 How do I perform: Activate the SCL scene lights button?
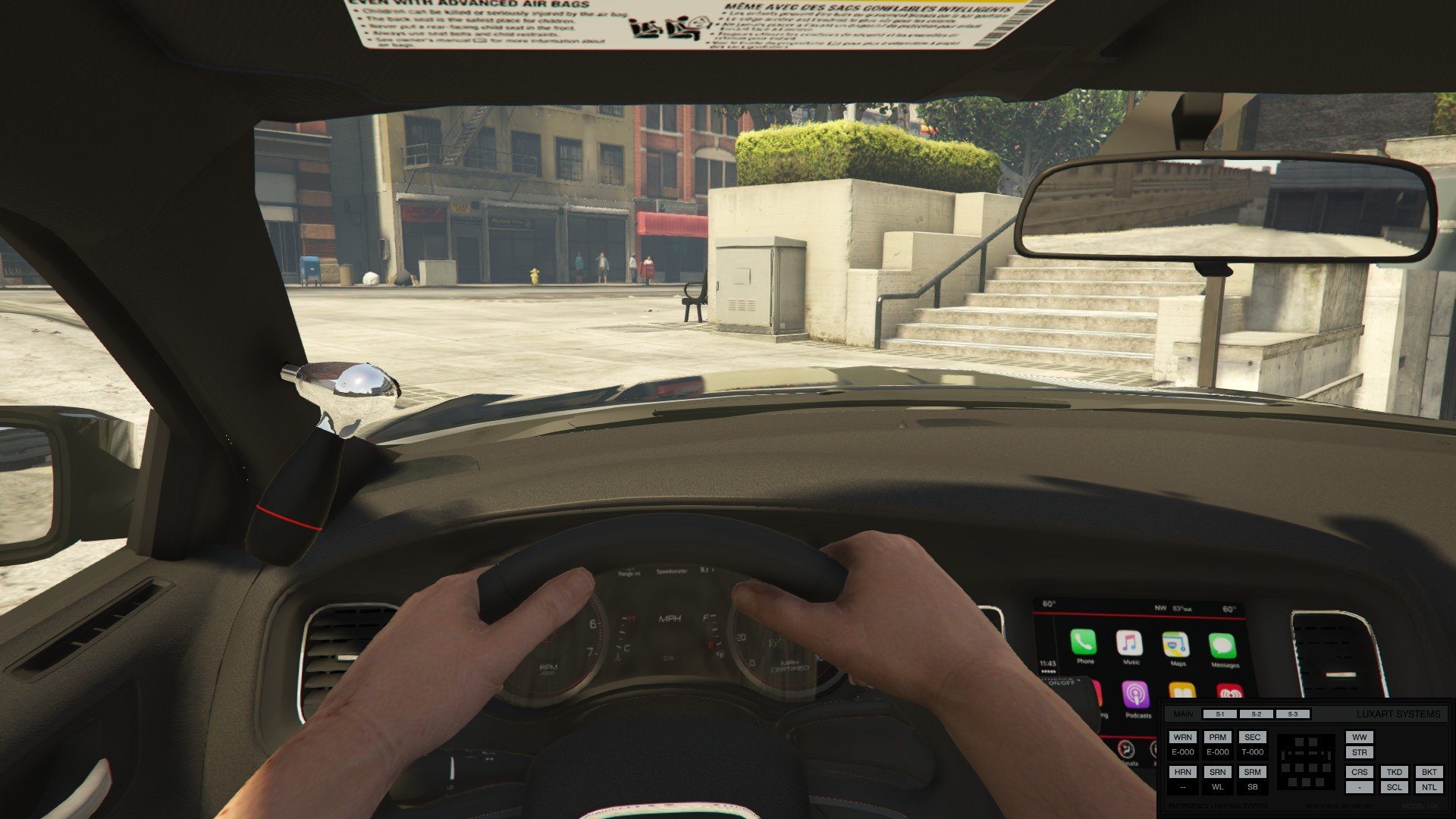(x=1394, y=787)
